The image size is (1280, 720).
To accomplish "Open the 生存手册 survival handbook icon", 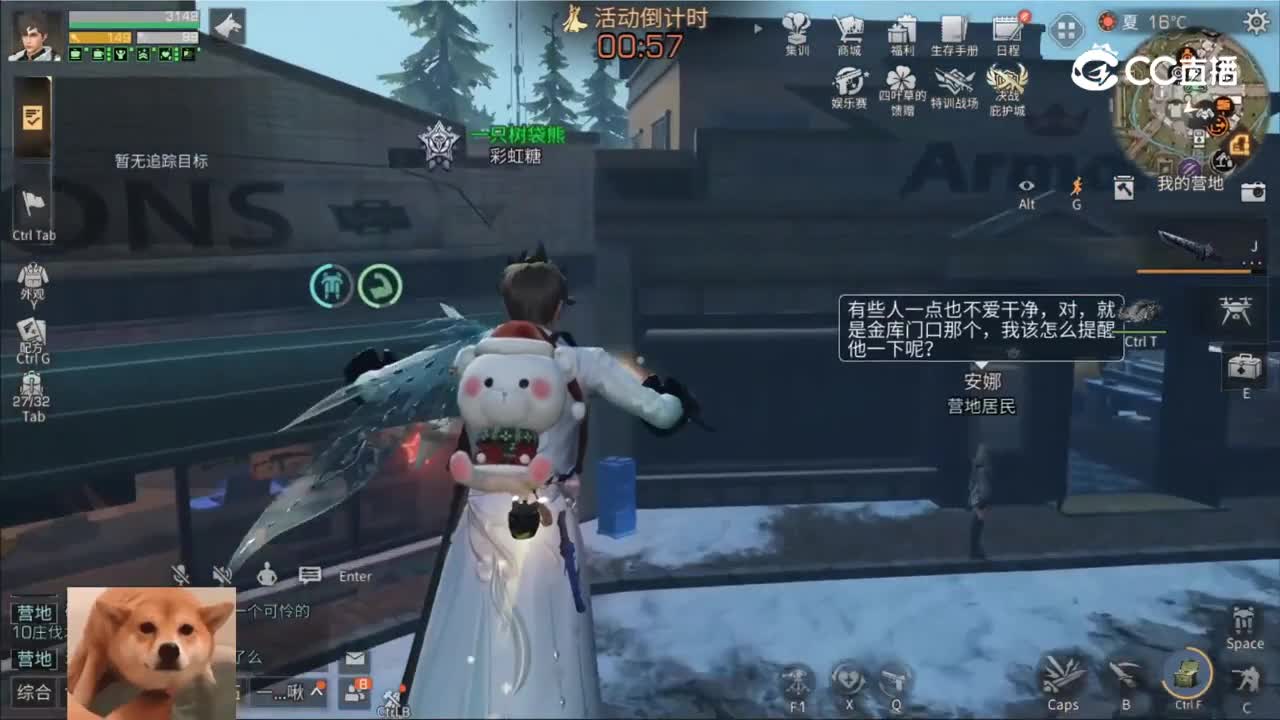I will click(956, 30).
